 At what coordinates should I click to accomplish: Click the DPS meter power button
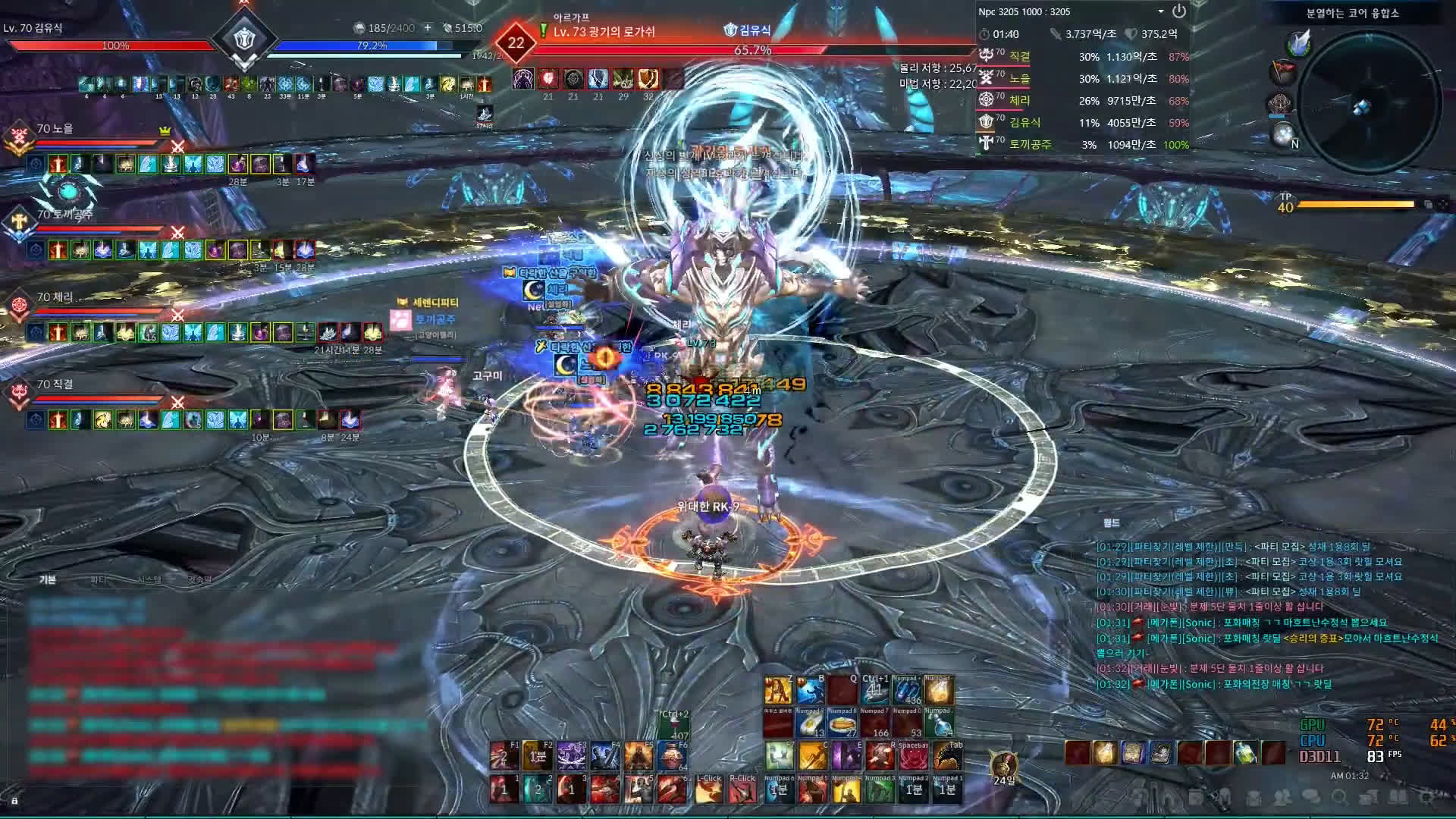pos(1178,11)
